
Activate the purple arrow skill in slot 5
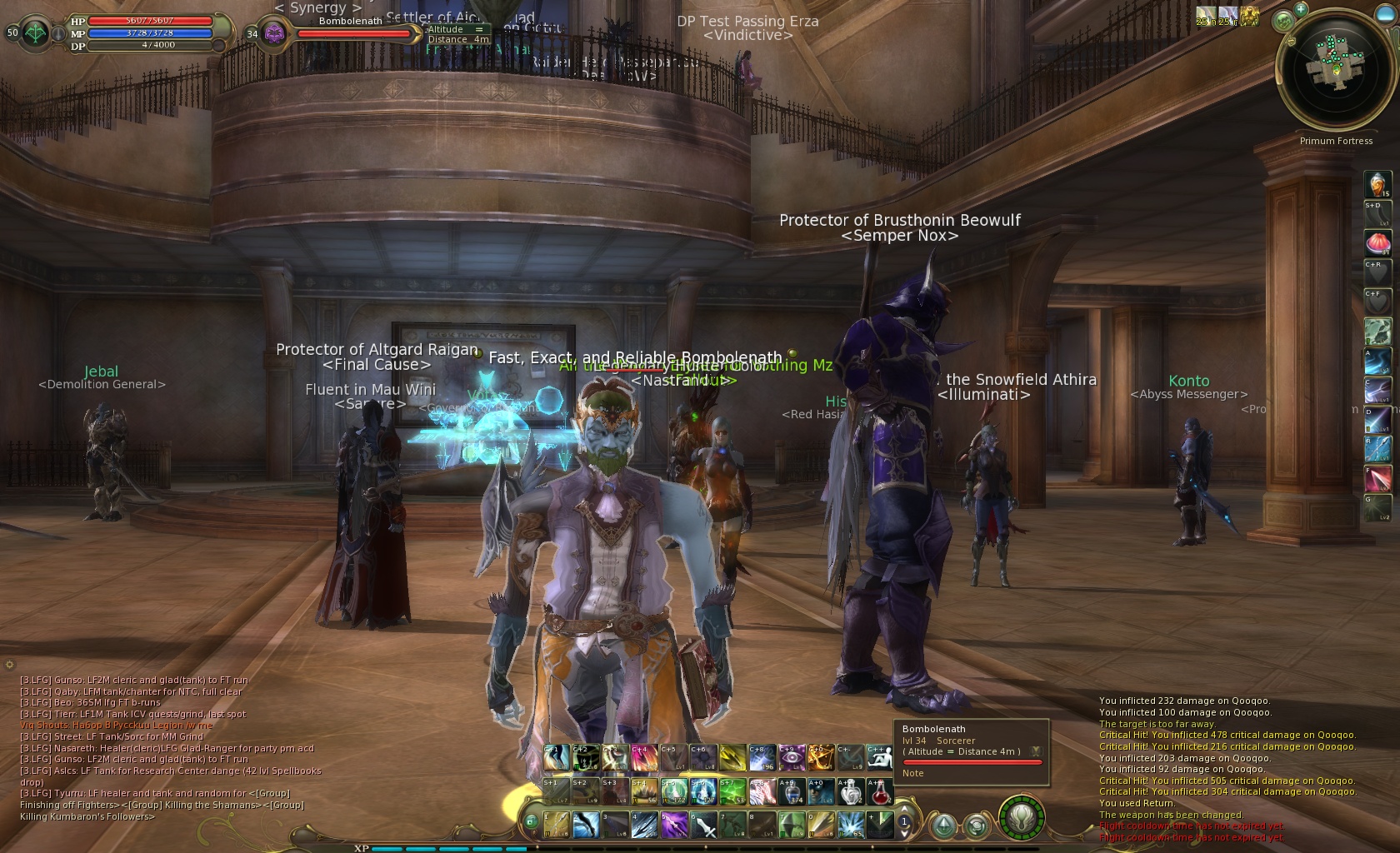[673, 825]
